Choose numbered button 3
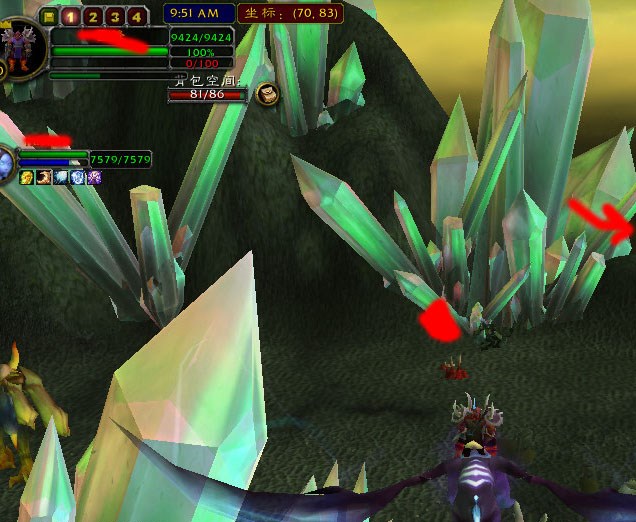 [x=114, y=16]
